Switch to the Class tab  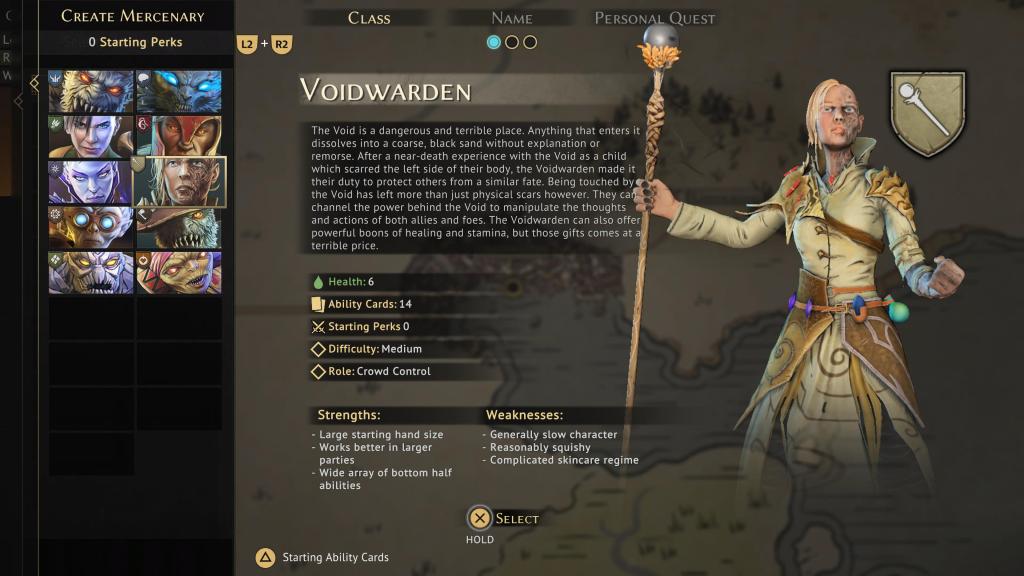click(x=369, y=18)
